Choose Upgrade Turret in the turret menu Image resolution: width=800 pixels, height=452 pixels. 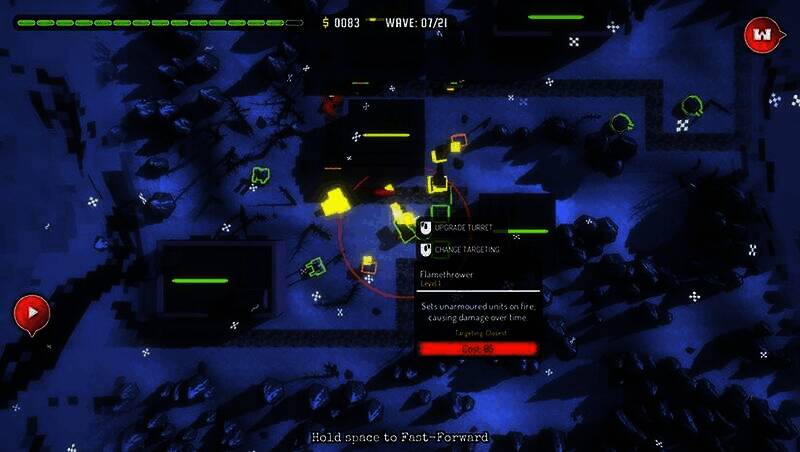click(x=463, y=228)
